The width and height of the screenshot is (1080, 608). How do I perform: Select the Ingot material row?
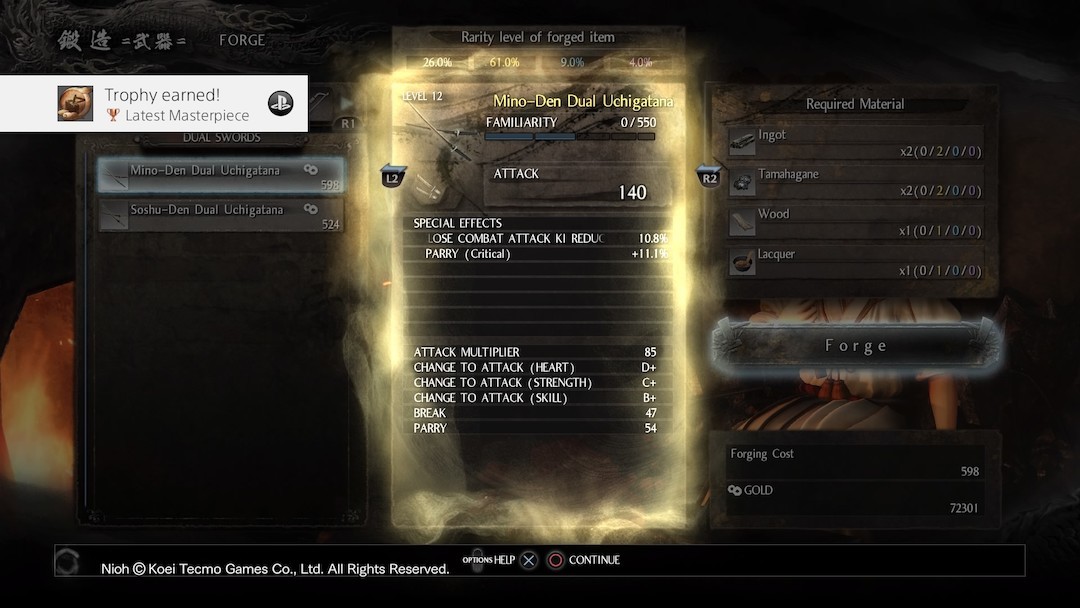tap(854, 142)
